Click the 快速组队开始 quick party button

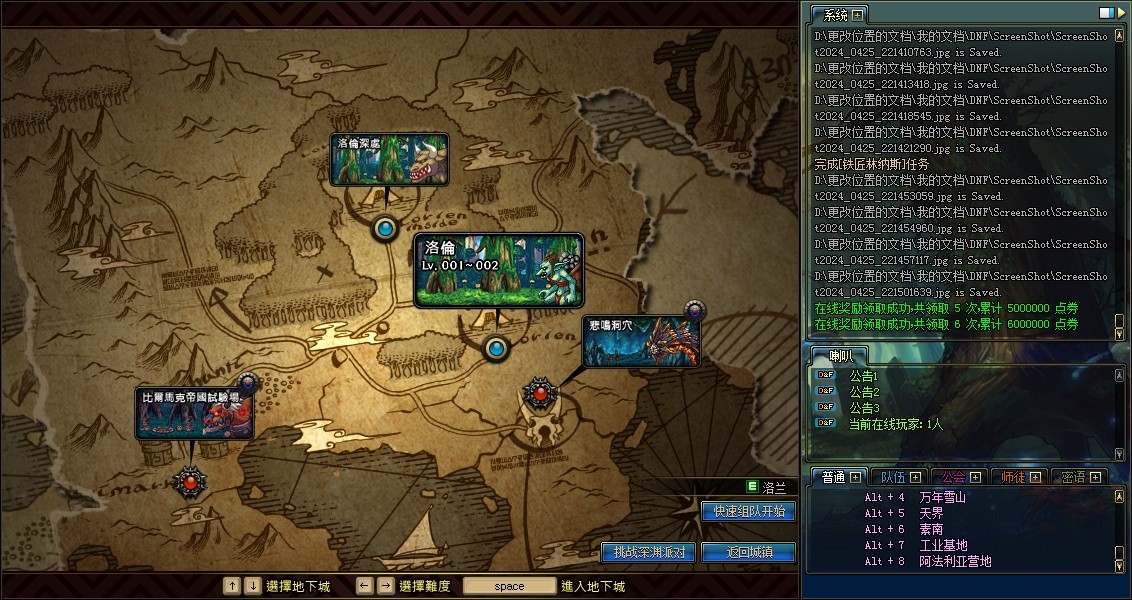tap(748, 511)
